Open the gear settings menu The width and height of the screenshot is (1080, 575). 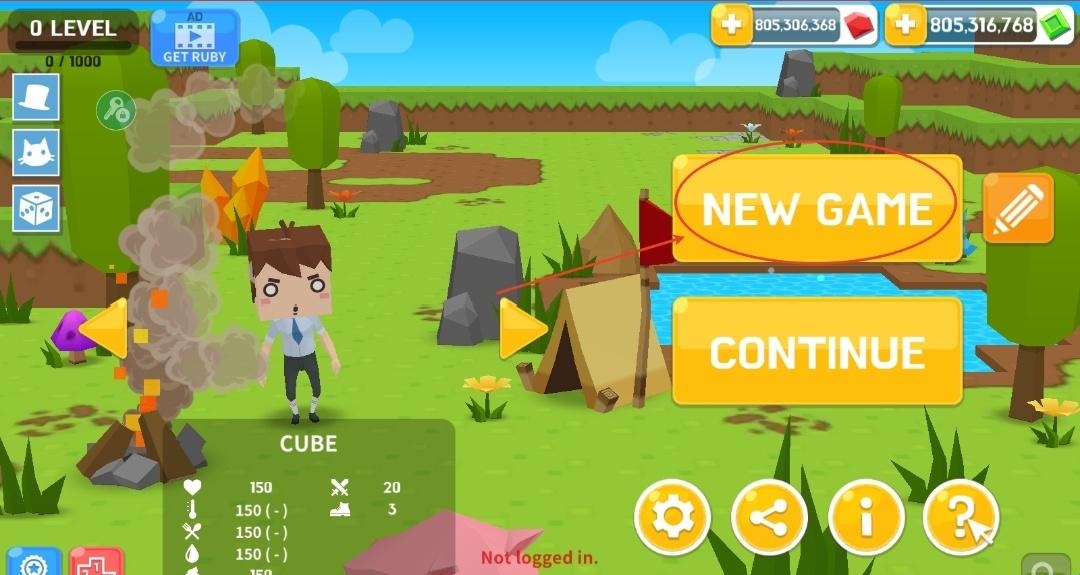672,517
